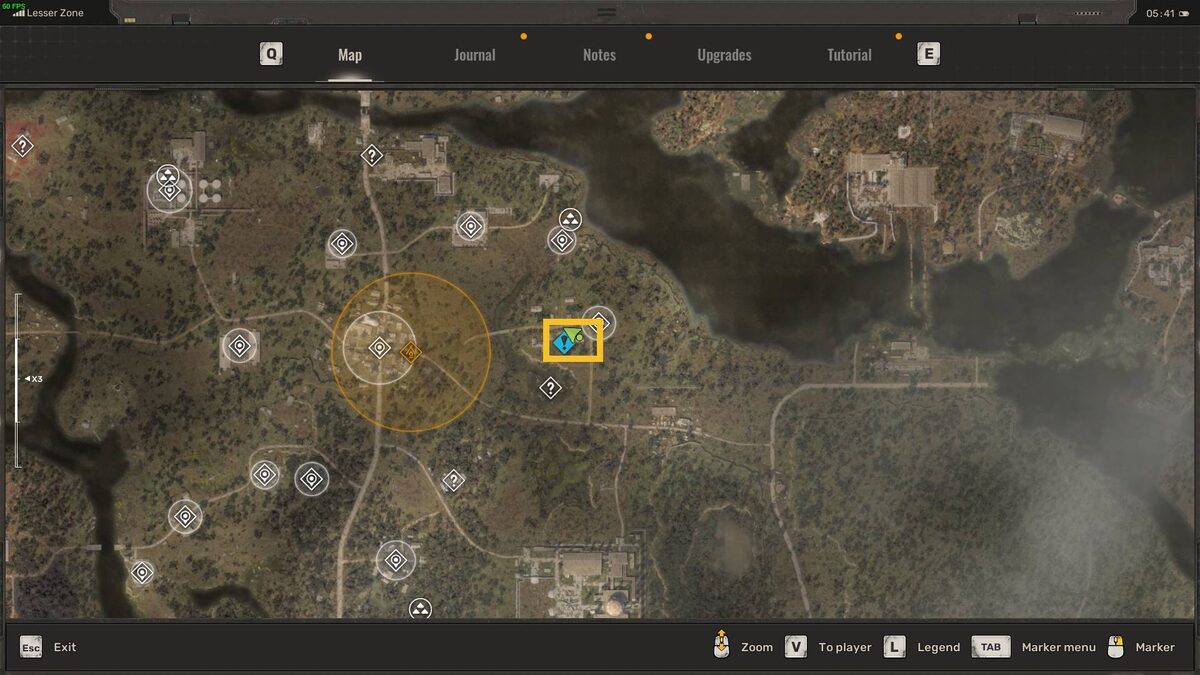The image size is (1200, 675).
Task: Show the Upgrades tab
Action: tap(724, 55)
